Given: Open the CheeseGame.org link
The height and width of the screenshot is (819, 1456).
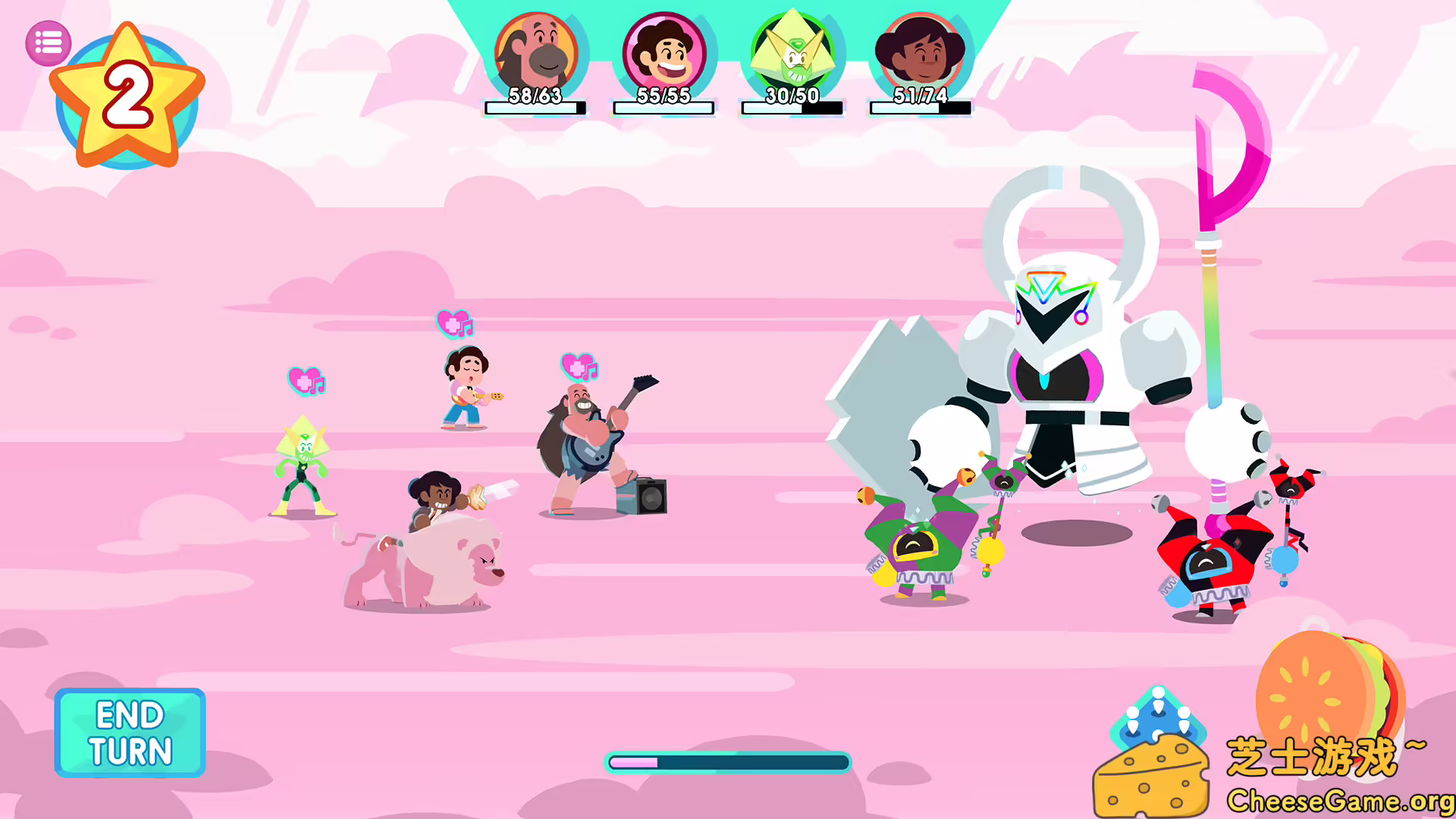Looking at the screenshot, I should coord(1337,800).
